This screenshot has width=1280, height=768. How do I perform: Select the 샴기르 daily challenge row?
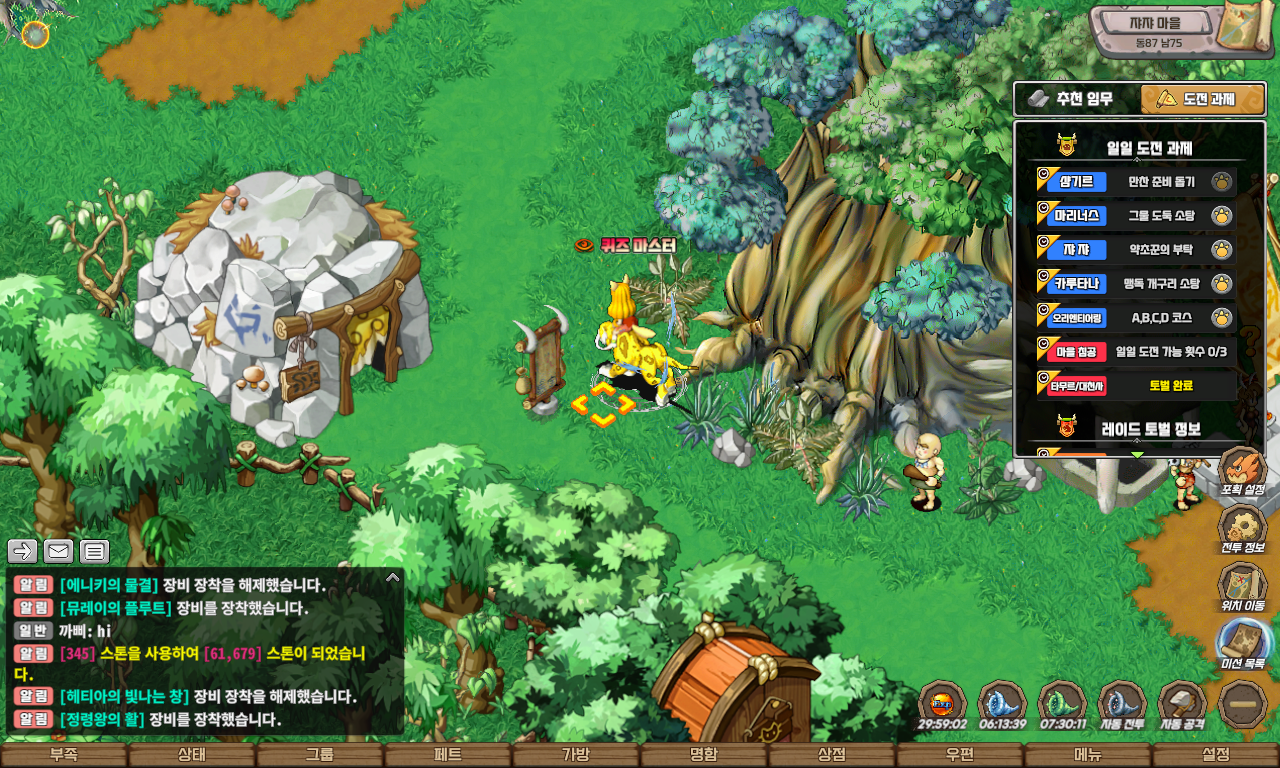point(1135,182)
